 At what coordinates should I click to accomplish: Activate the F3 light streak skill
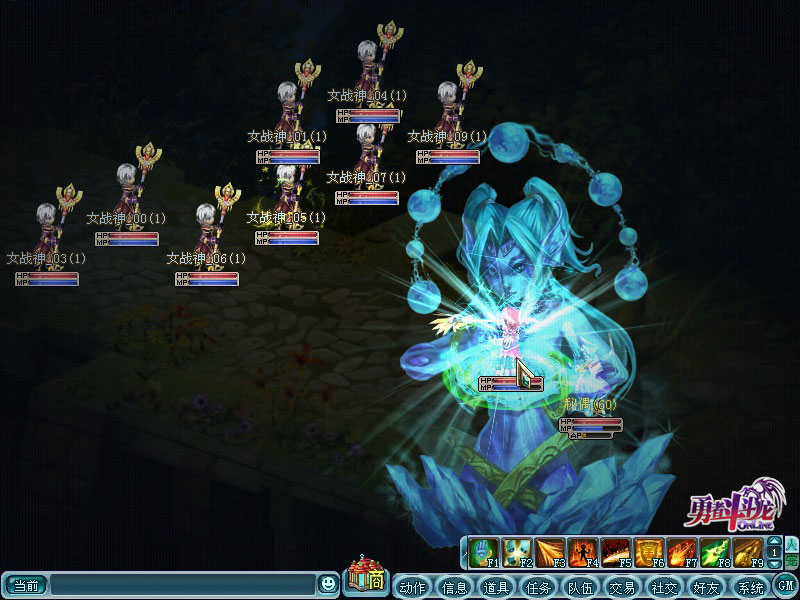[x=549, y=552]
